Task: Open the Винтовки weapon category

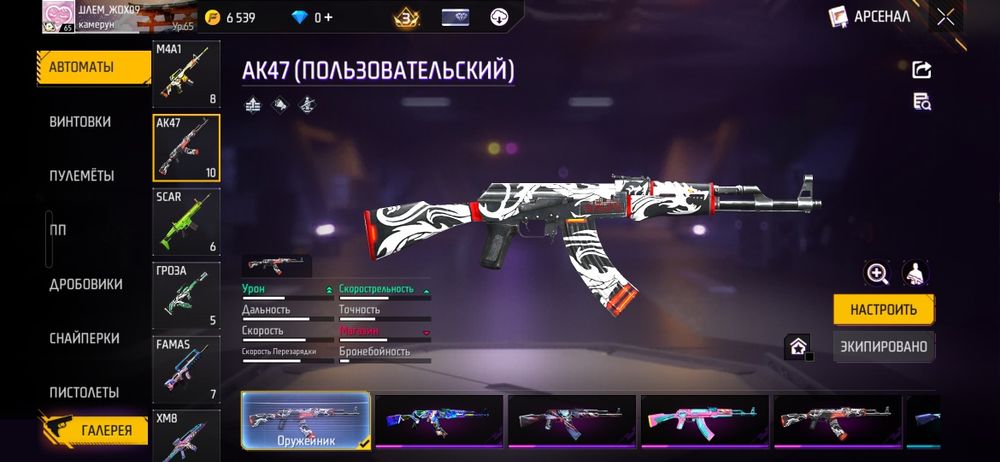Action: tap(80, 122)
